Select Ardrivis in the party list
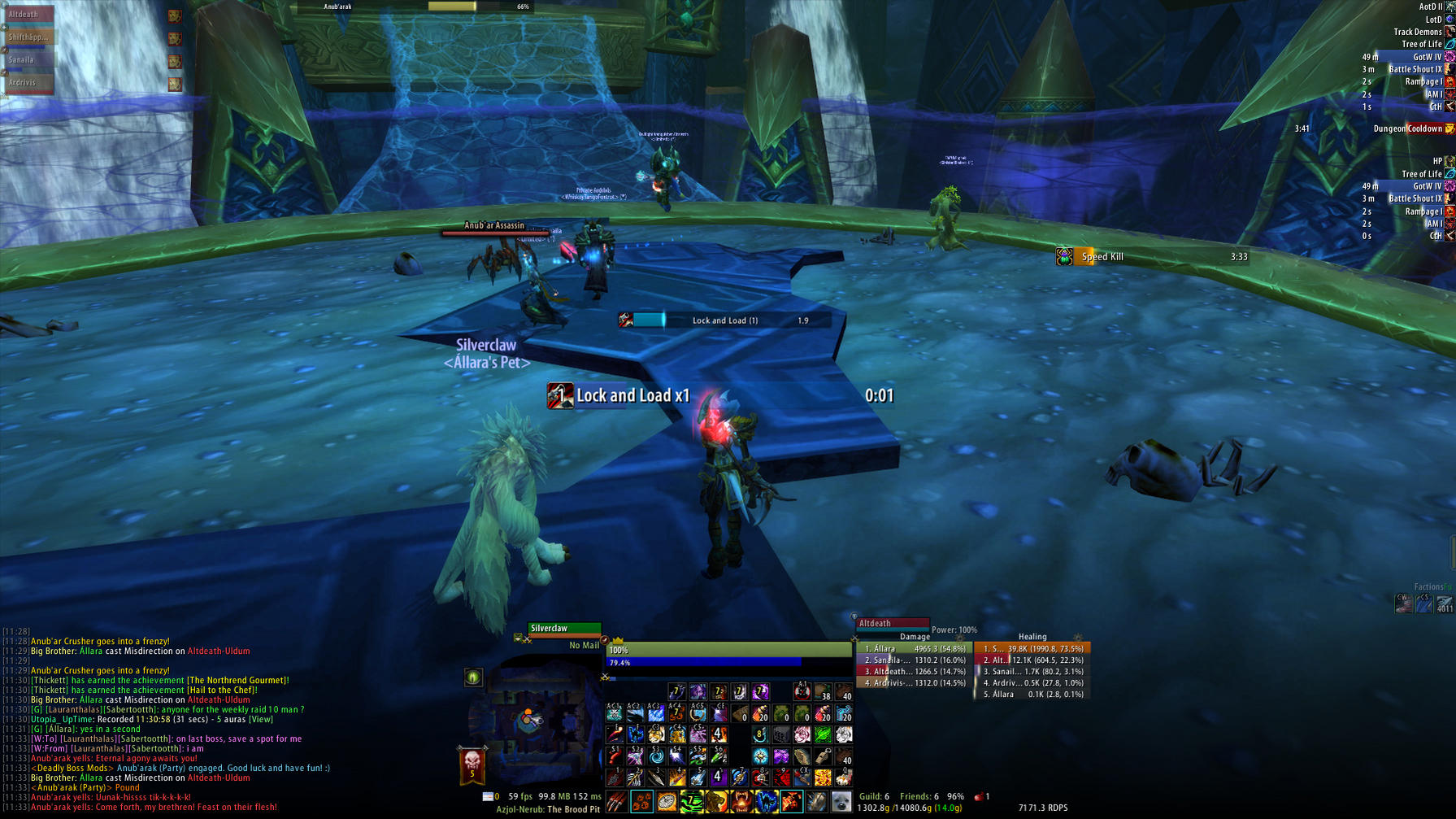This screenshot has height=819, width=1456. click(28, 83)
